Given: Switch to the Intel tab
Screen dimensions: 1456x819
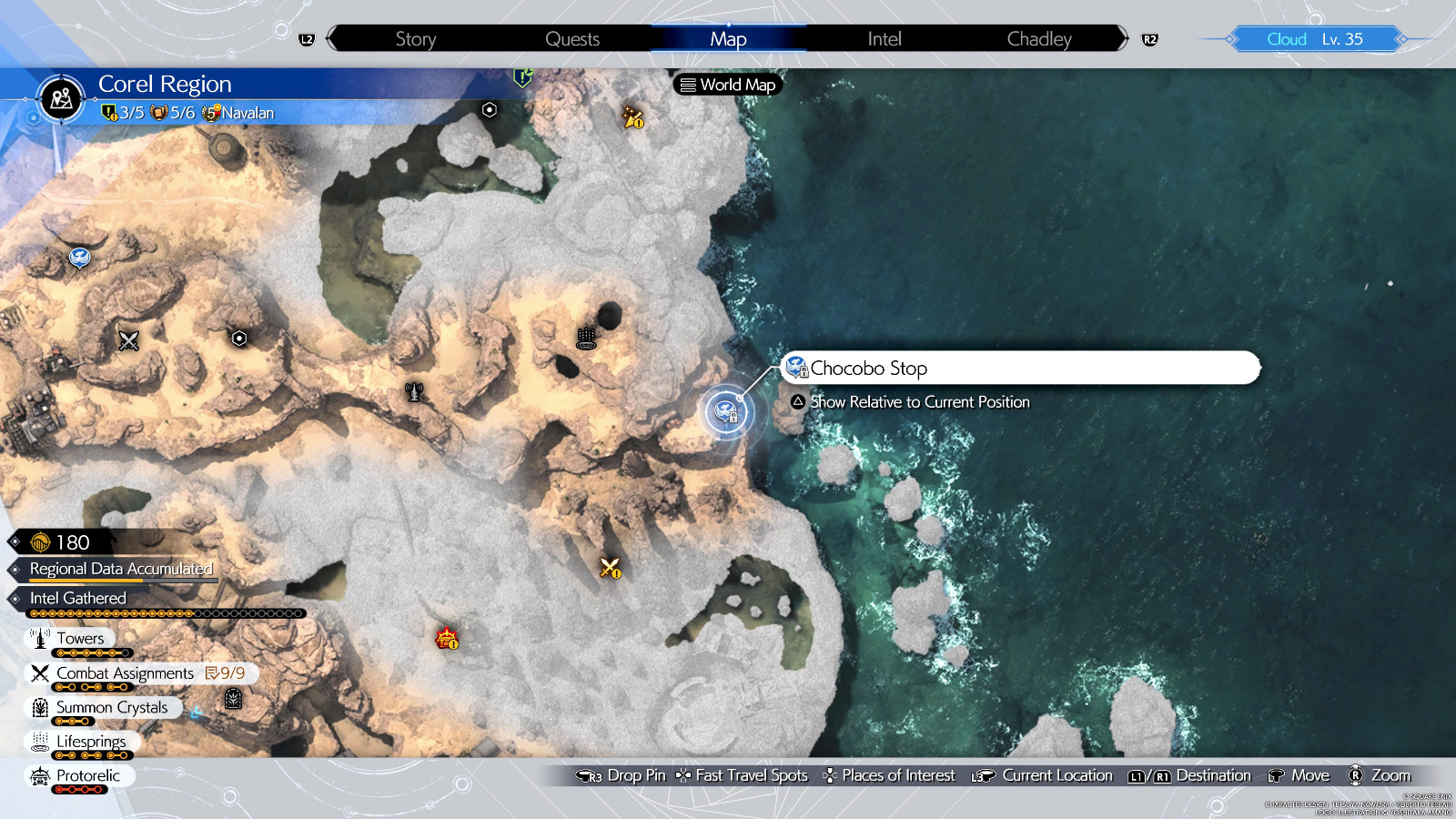Looking at the screenshot, I should tap(883, 38).
